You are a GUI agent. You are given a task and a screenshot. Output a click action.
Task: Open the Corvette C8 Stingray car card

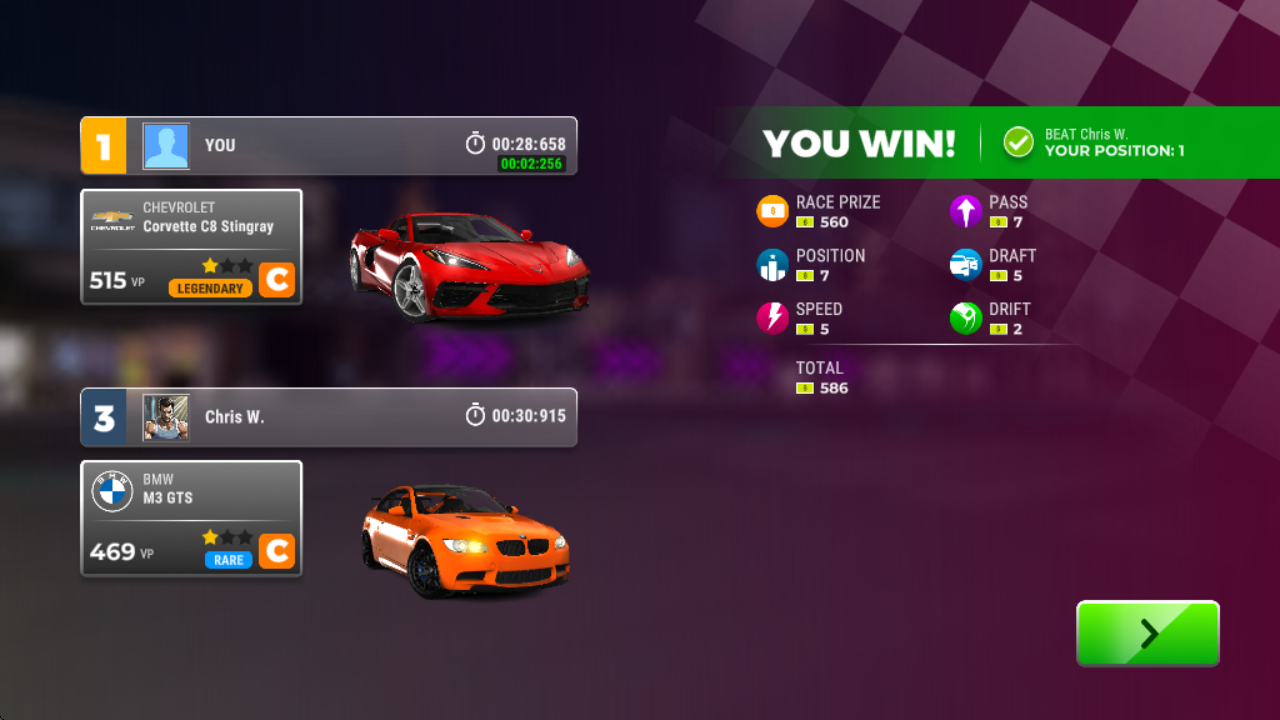tap(191, 247)
